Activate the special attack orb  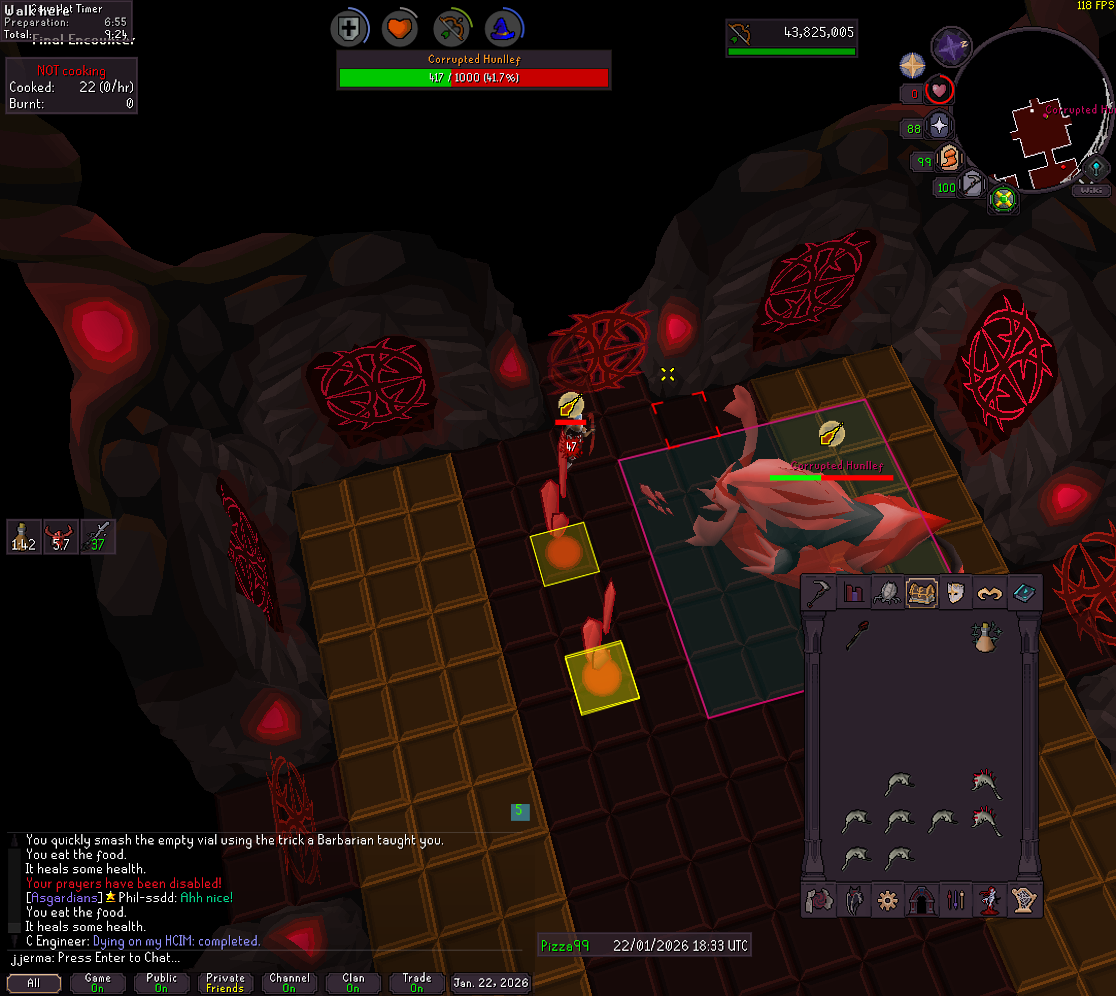point(972,186)
